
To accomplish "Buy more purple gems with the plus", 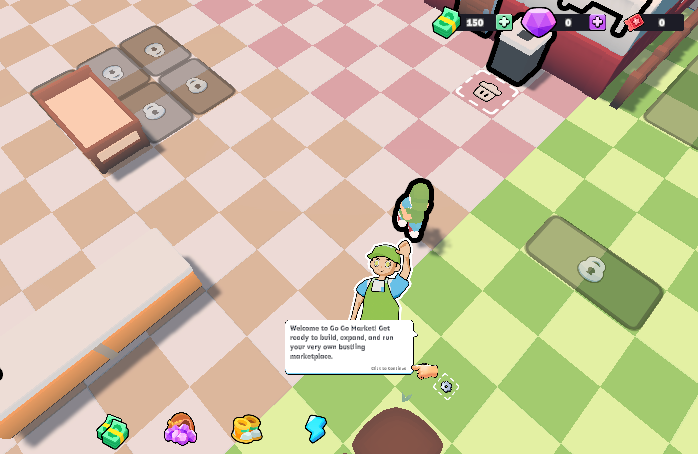I will pyautogui.click(x=597, y=22).
